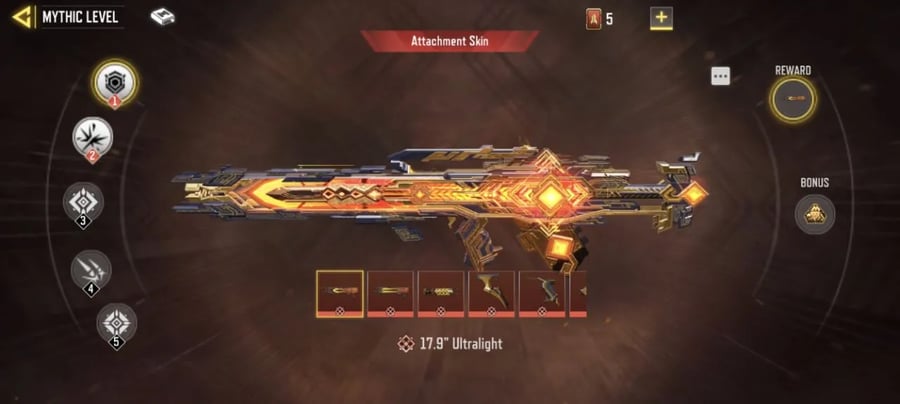Open the card icon beside Mythic Level
This screenshot has width=900, height=404.
(x=162, y=16)
